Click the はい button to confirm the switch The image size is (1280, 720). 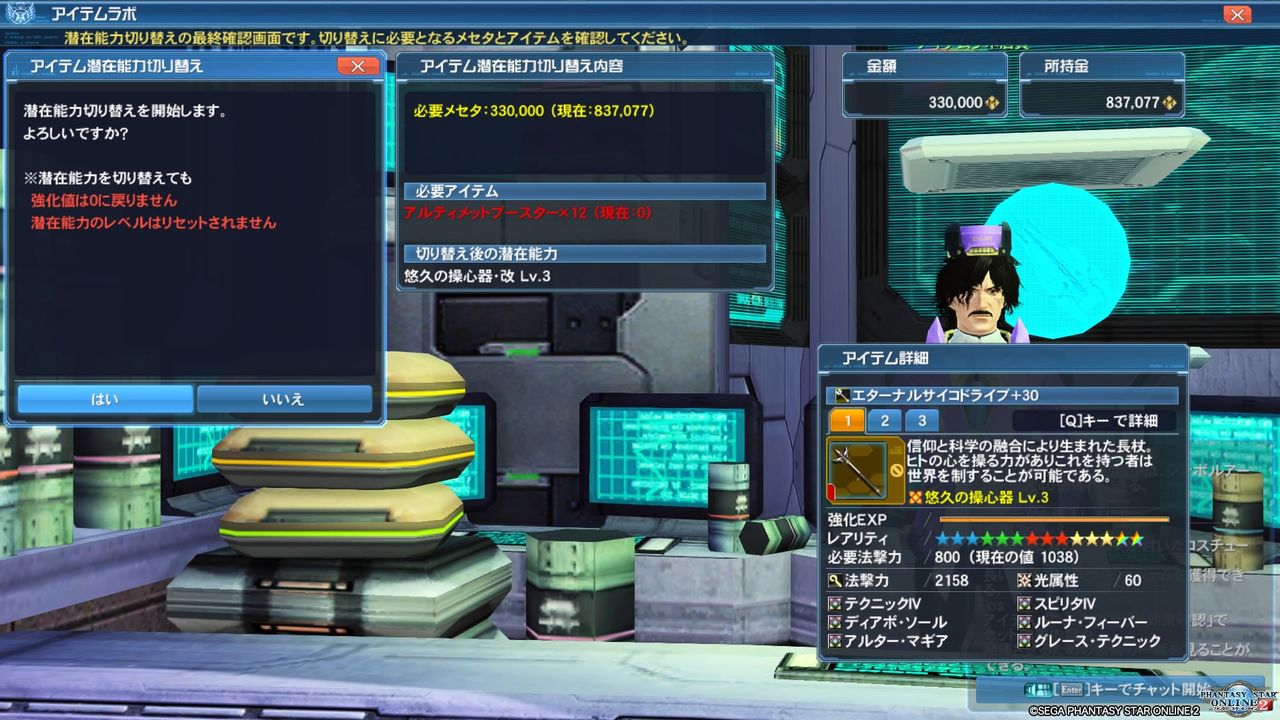tap(104, 398)
